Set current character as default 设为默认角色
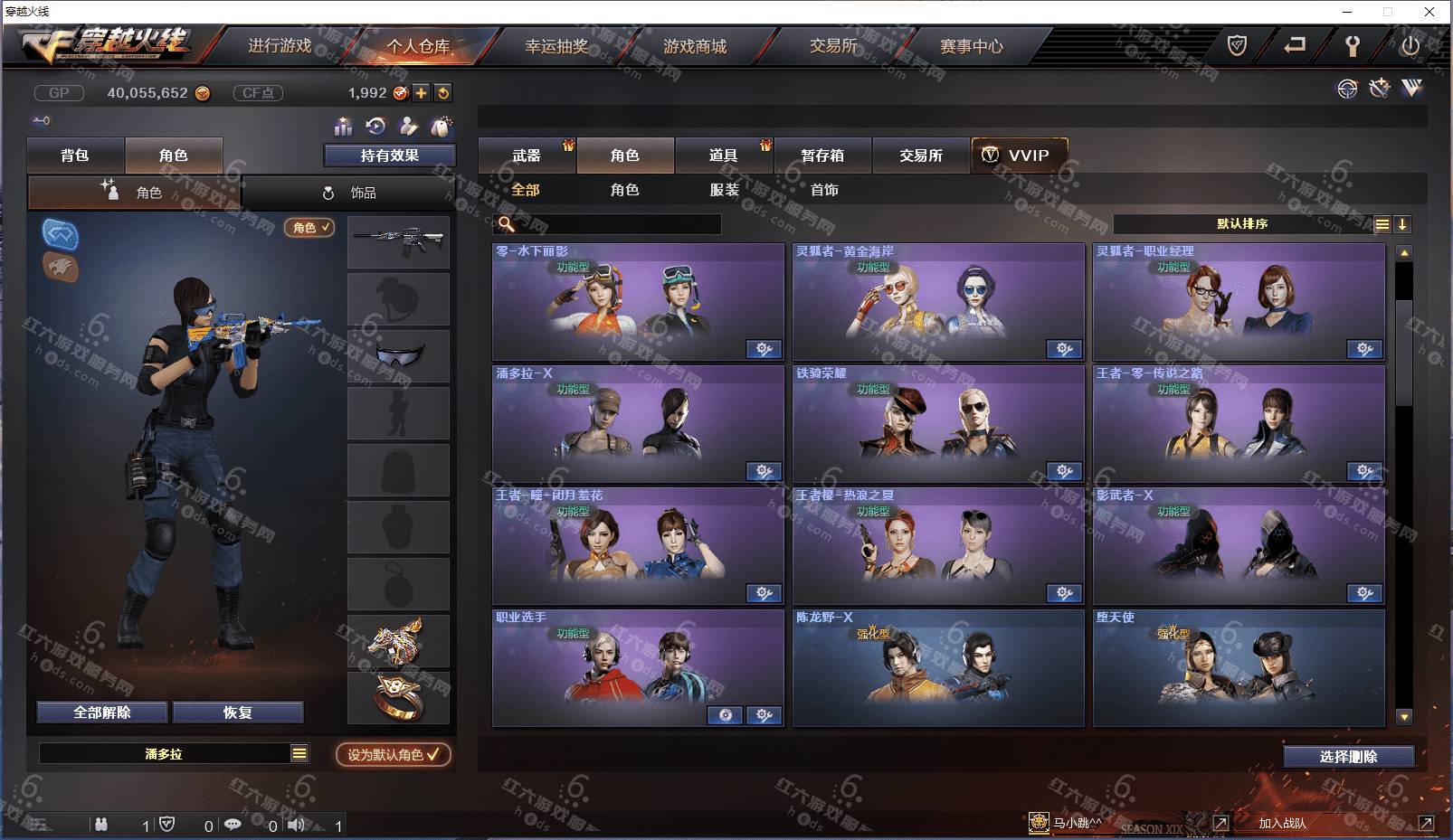This screenshot has width=1453, height=840. point(393,754)
